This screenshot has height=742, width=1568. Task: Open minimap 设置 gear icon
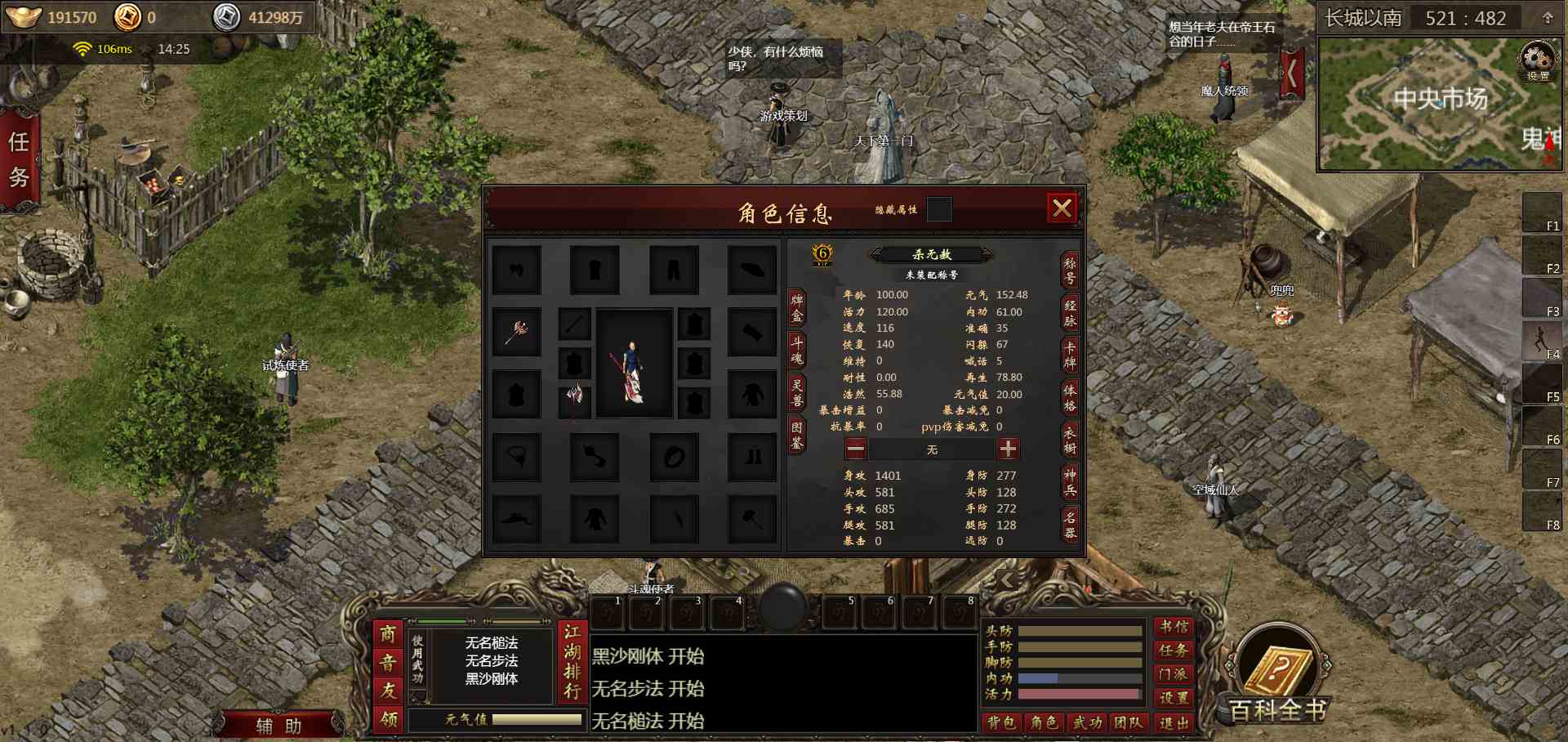1538,62
